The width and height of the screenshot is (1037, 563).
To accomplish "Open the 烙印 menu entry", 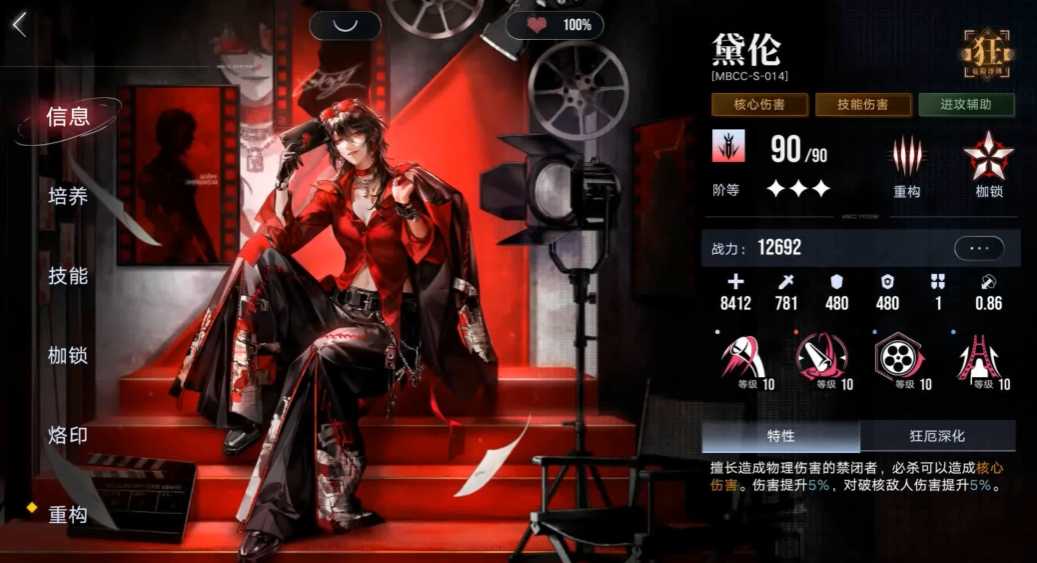I will tap(68, 435).
